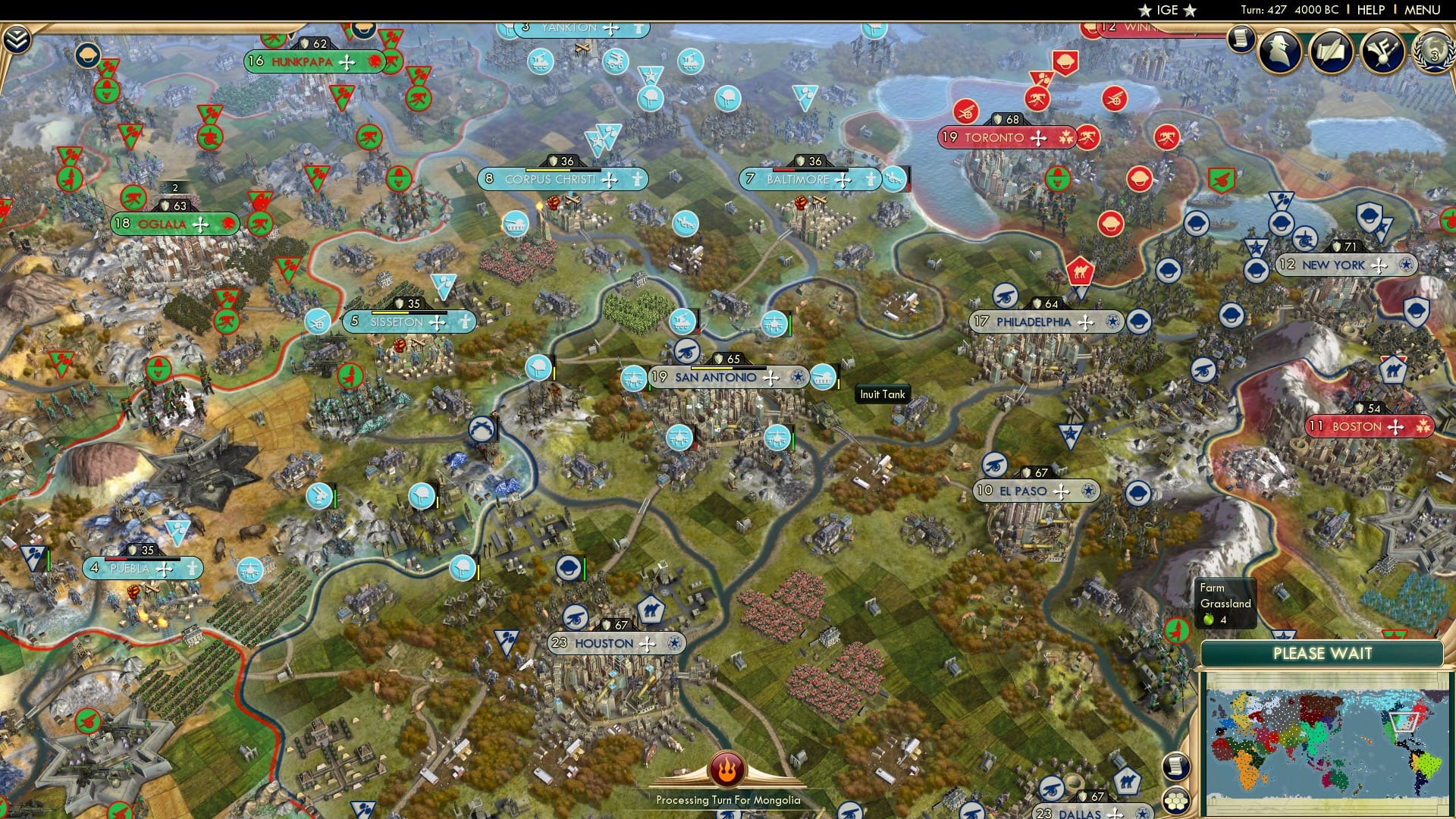This screenshot has height=819, width=1456.
Task: Open the Culture overview icon
Action: (1382, 52)
